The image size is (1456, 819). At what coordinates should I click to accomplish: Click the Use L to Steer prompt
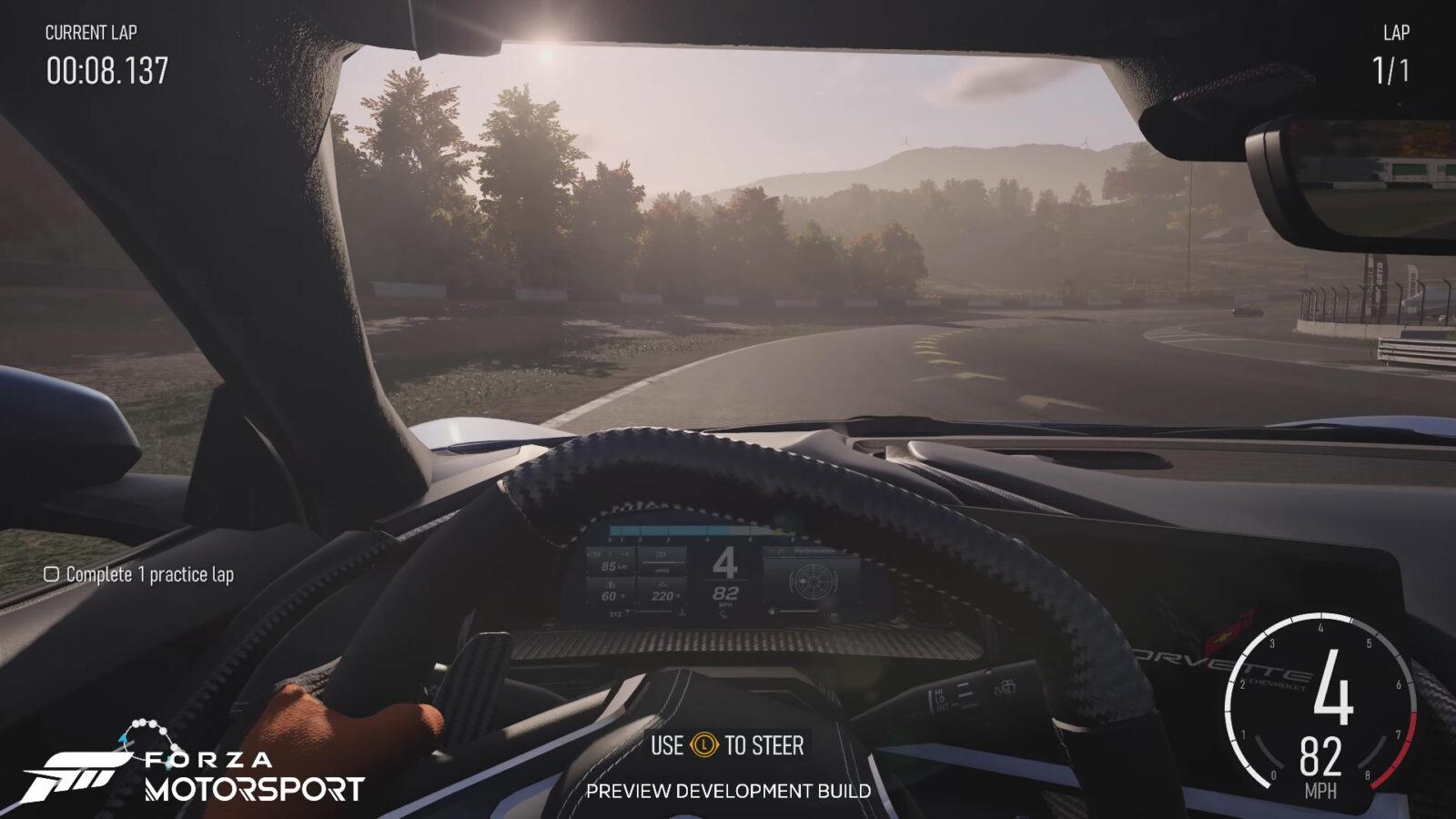click(x=728, y=743)
